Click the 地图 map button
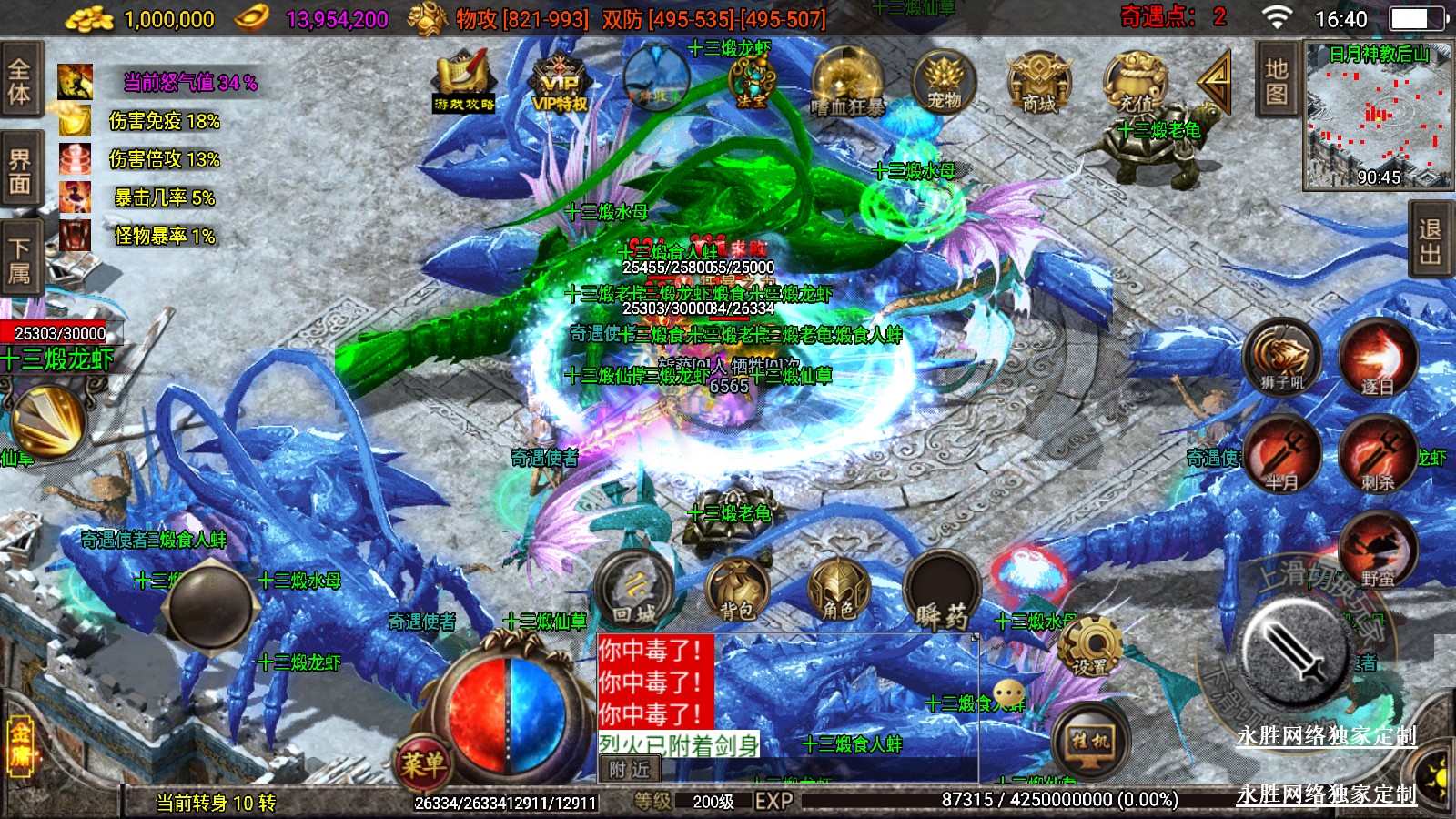 [x=1276, y=81]
